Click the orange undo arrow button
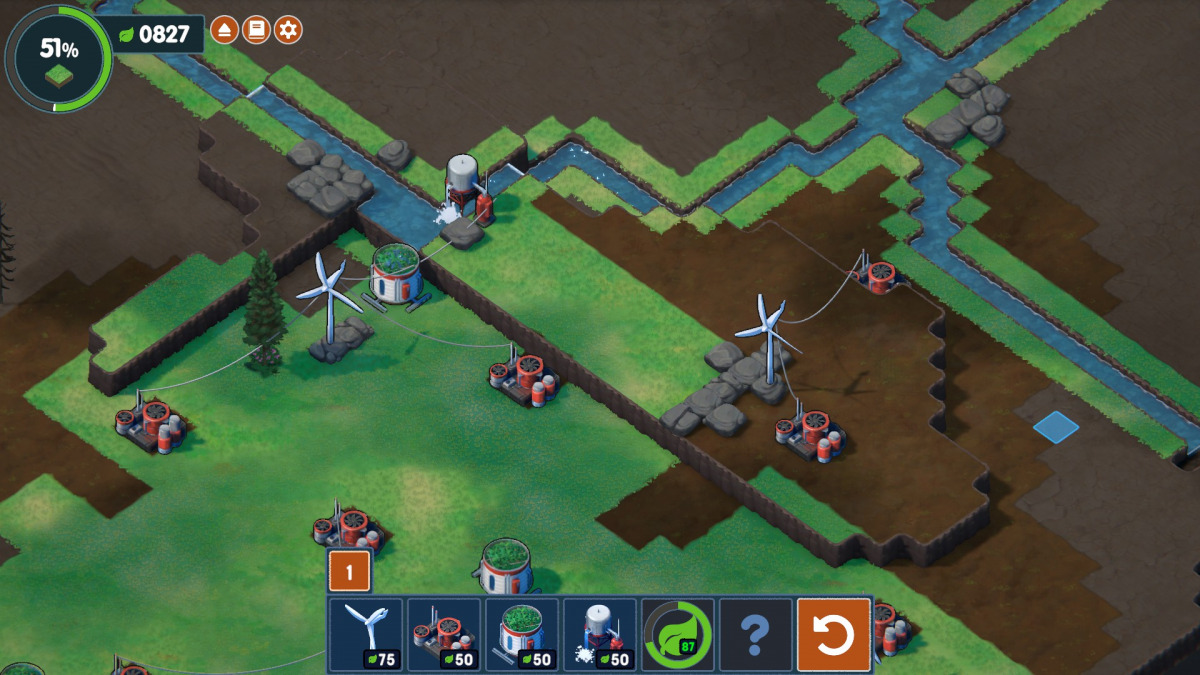Image resolution: width=1200 pixels, height=675 pixels. tap(834, 635)
